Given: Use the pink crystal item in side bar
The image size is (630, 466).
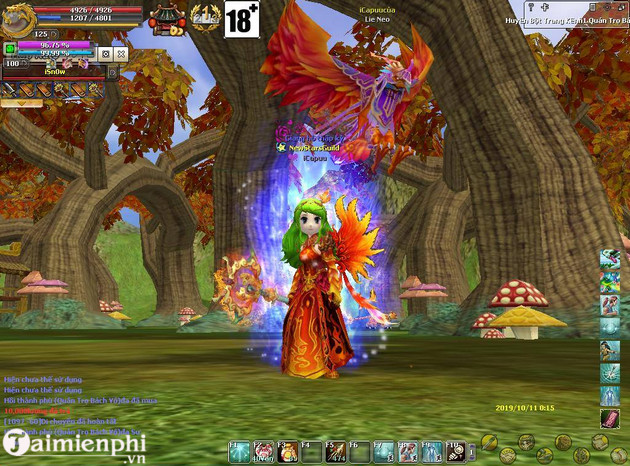Looking at the screenshot, I should [609, 416].
